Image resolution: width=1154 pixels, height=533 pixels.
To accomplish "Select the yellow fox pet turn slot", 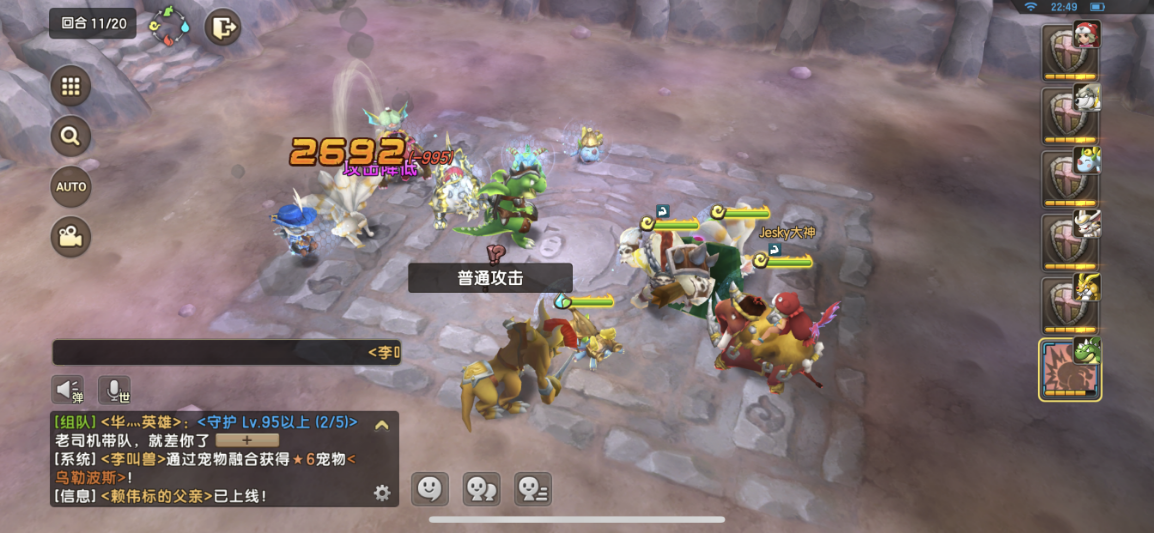I will click(1071, 304).
